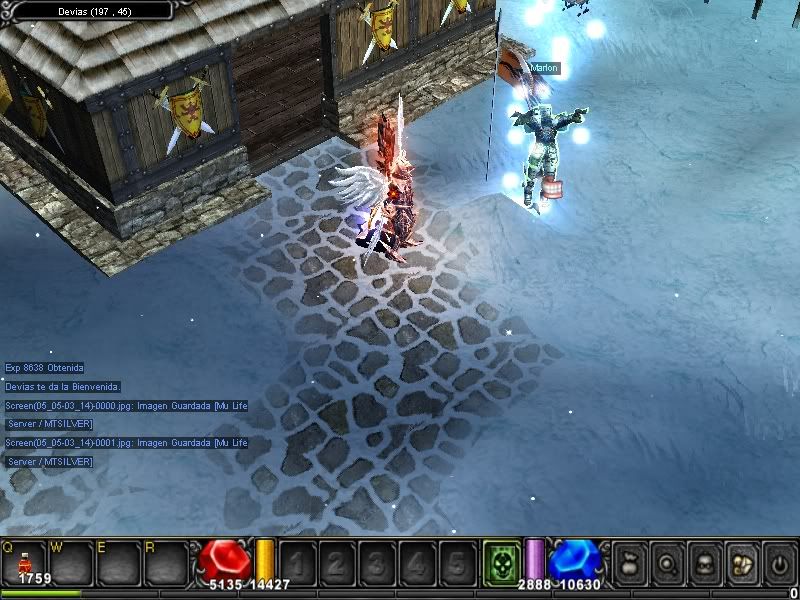The width and height of the screenshot is (800, 600).
Task: Click the Devias welcome chat message
Action: (63, 386)
